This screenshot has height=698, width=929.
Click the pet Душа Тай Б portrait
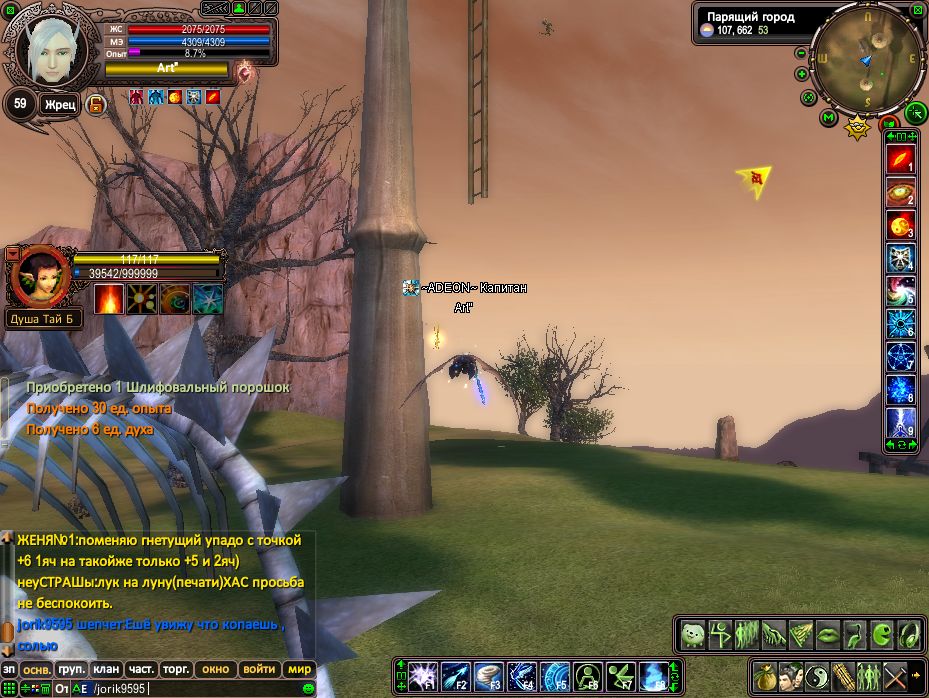click(x=38, y=274)
